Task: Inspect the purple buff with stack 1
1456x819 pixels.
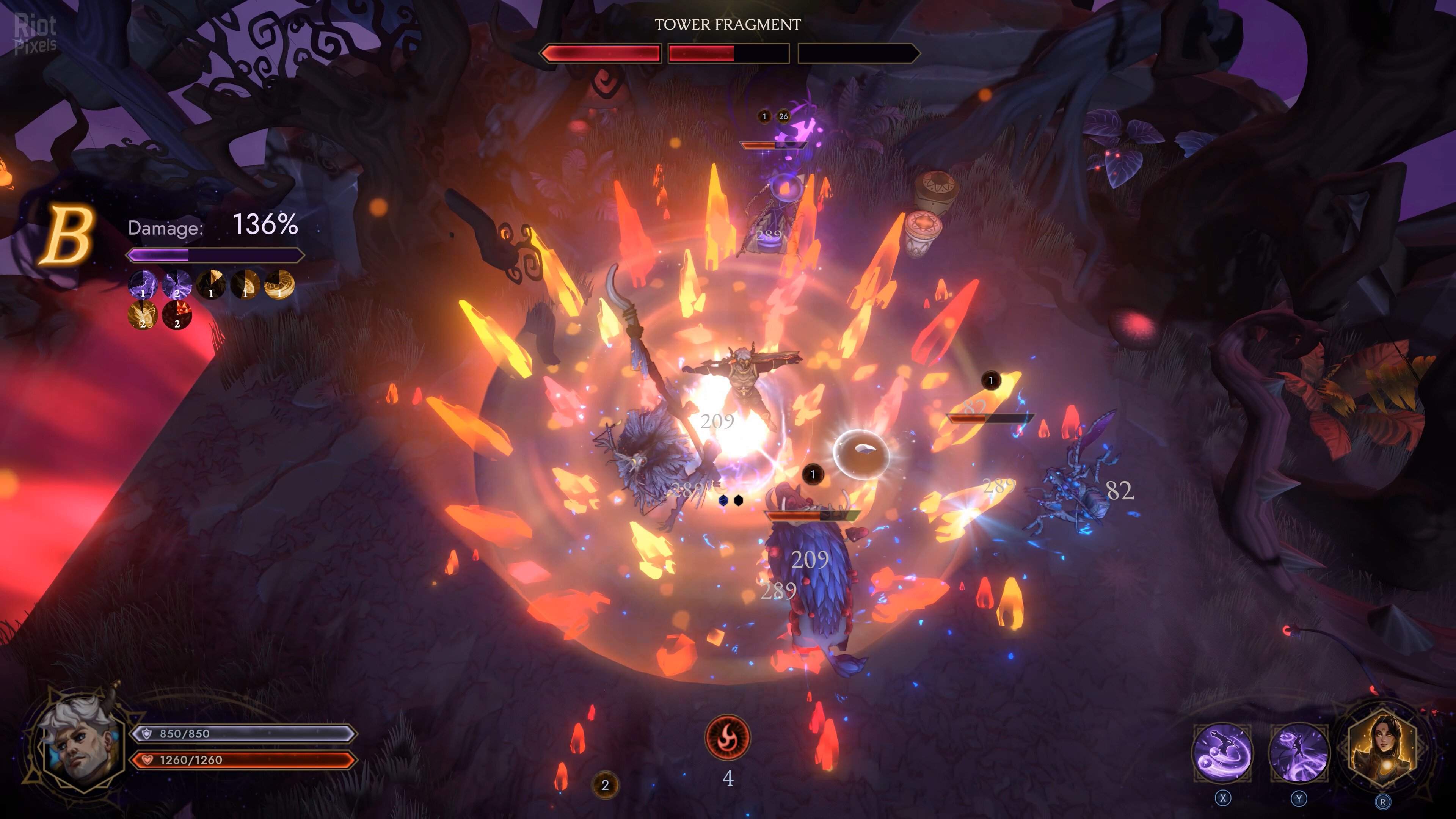Action: coord(143,284)
